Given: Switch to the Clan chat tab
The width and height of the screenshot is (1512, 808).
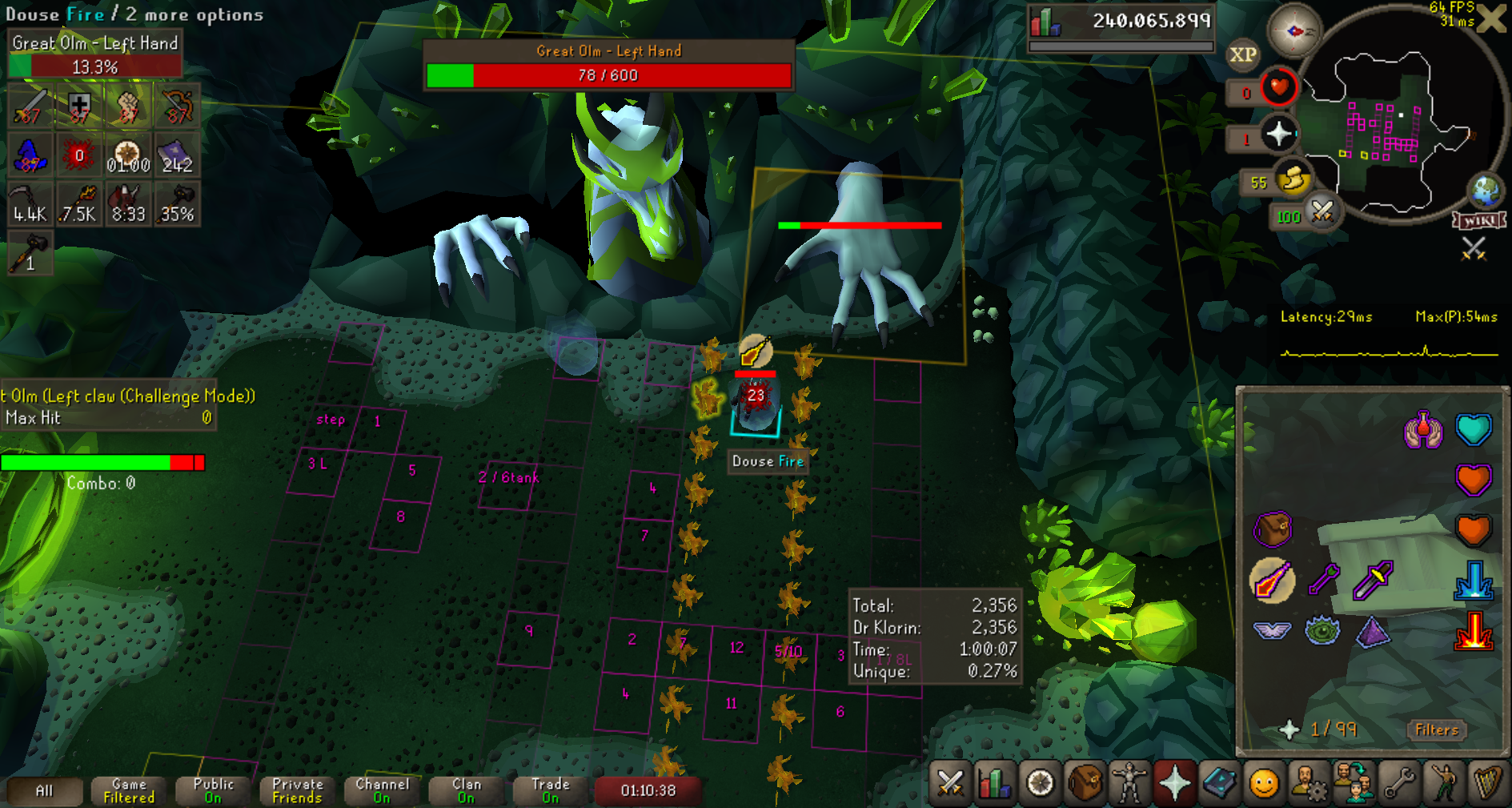Looking at the screenshot, I should [x=466, y=790].
